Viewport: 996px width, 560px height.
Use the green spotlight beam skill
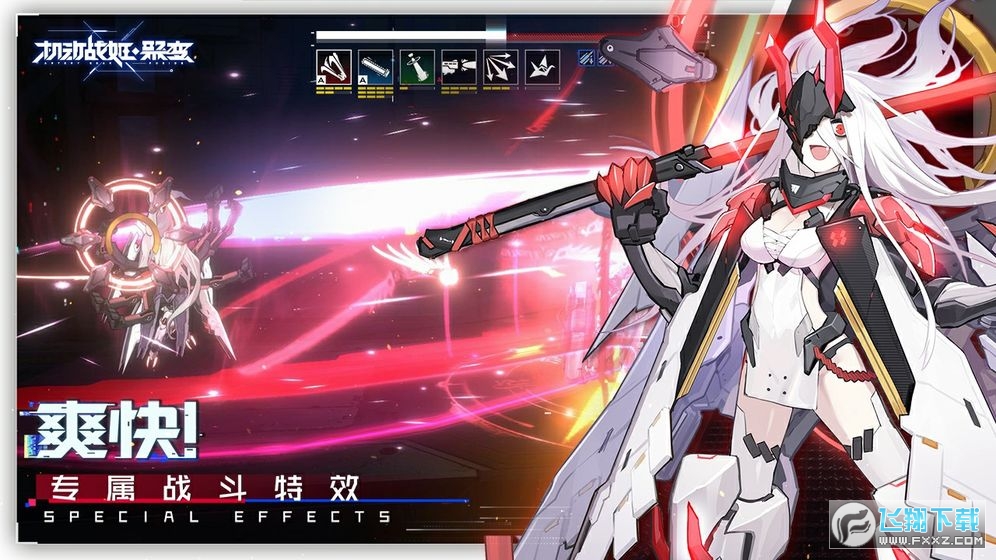418,67
